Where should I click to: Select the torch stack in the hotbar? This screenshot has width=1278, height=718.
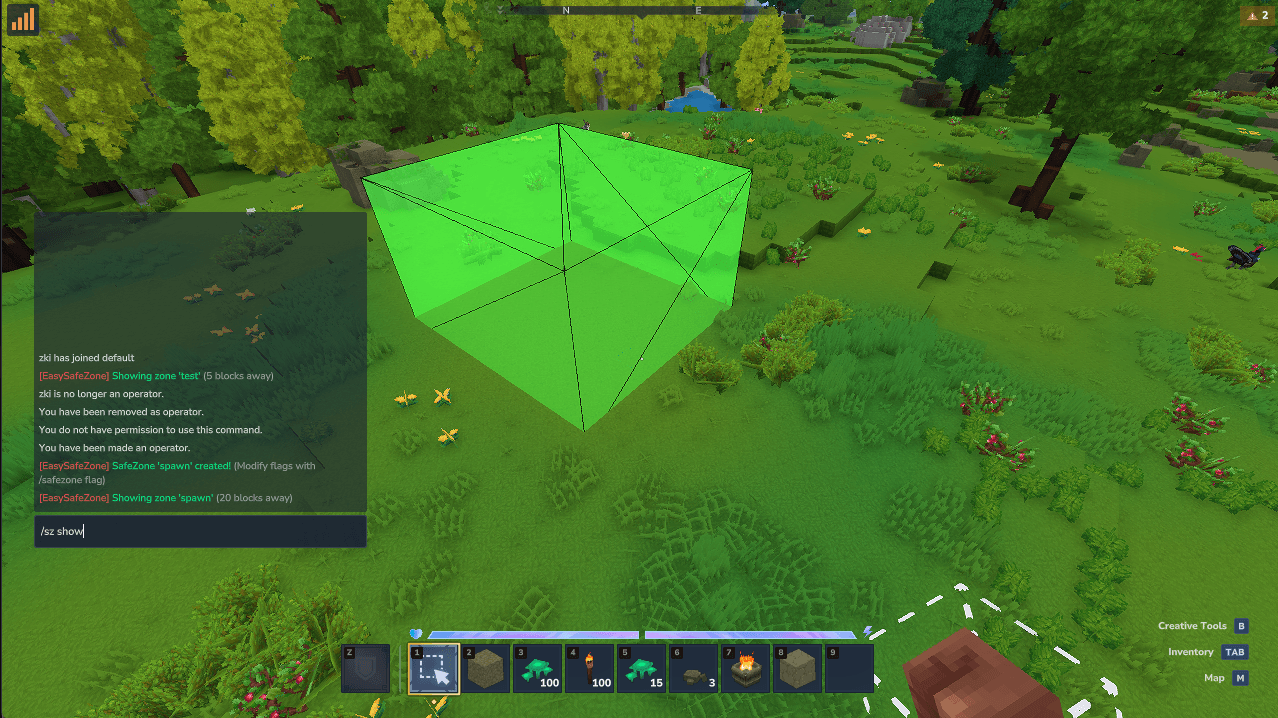(590, 668)
